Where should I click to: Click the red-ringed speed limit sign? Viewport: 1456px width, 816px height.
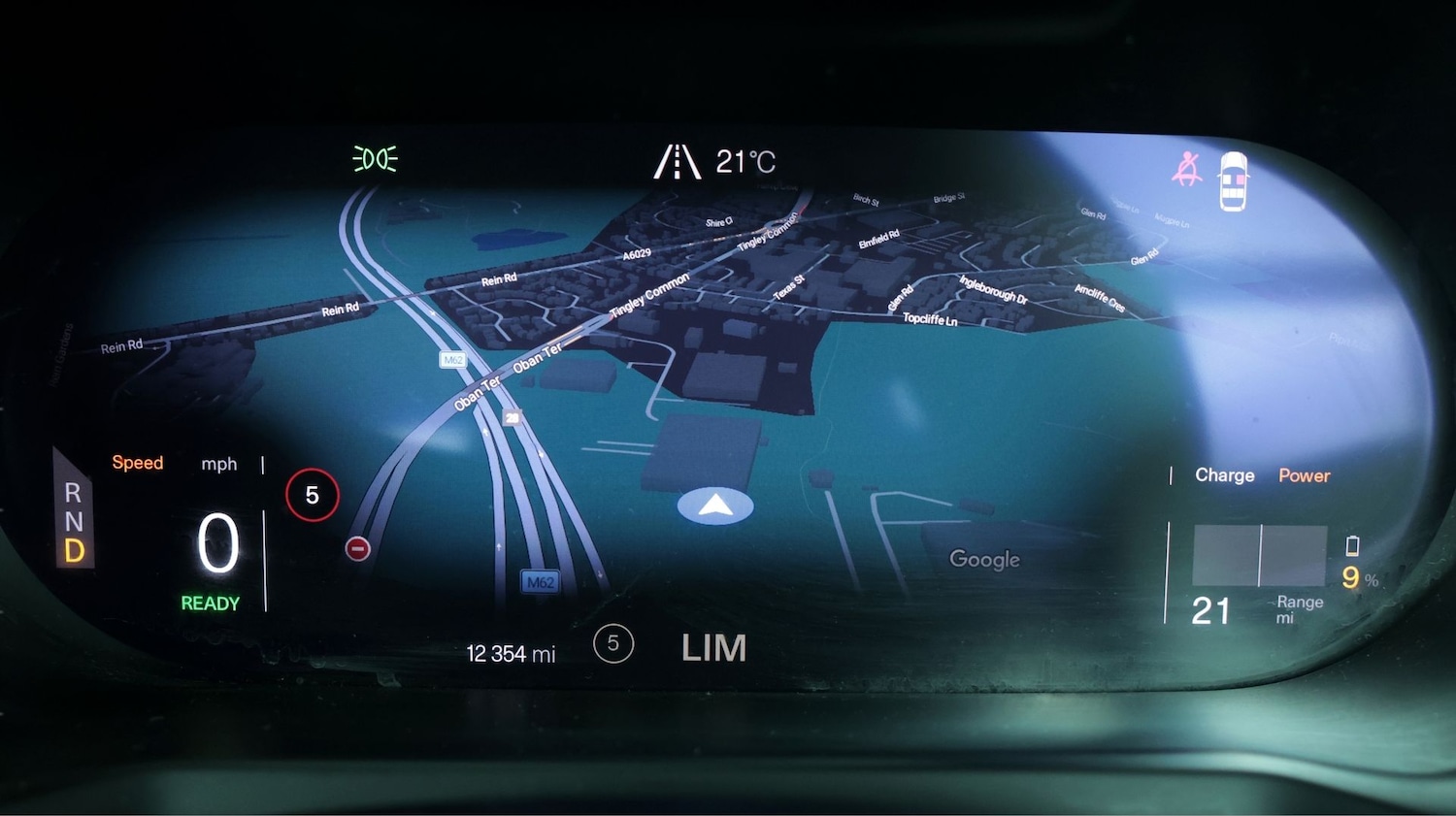click(x=313, y=495)
